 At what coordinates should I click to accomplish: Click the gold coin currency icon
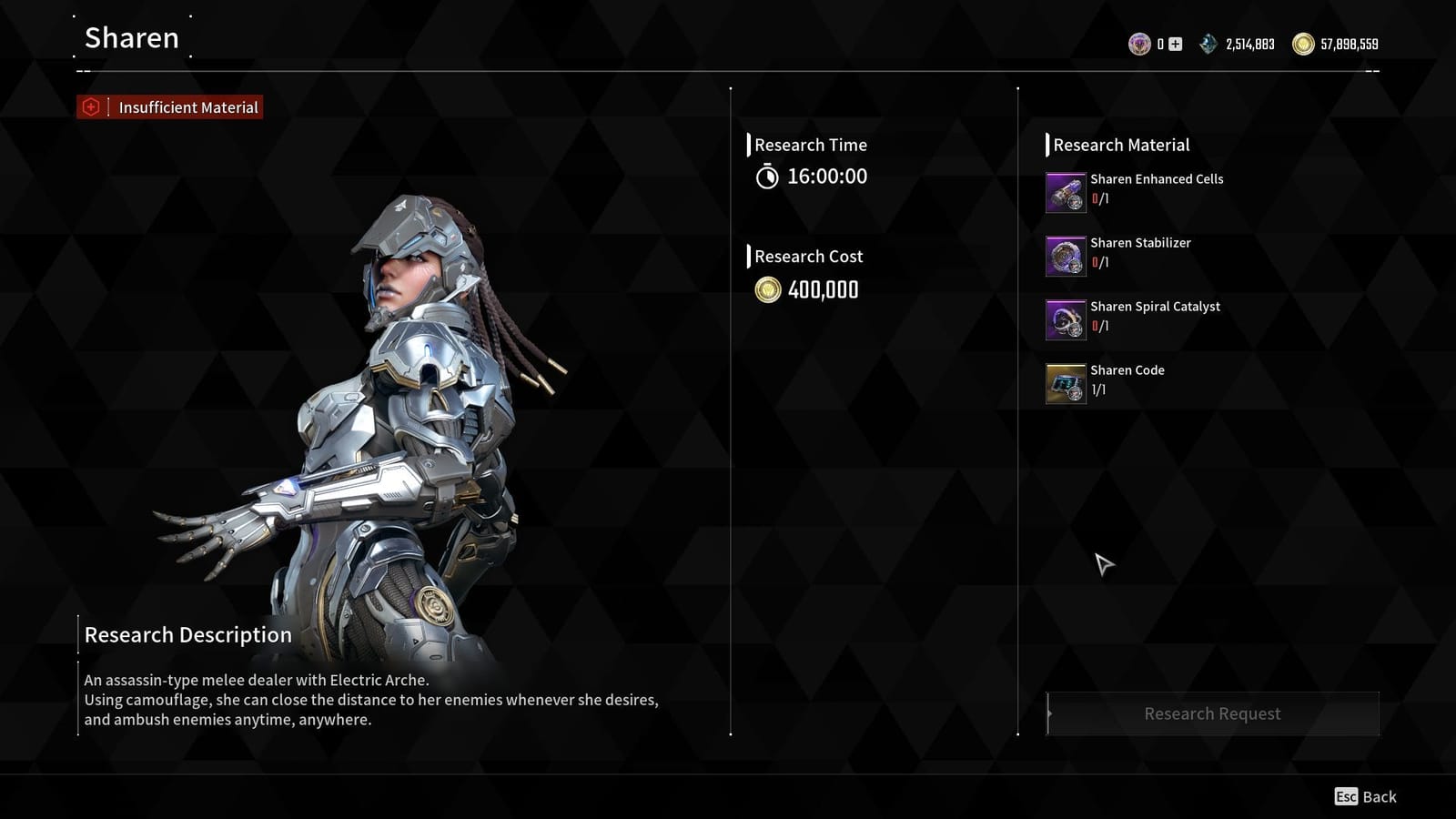[1303, 44]
